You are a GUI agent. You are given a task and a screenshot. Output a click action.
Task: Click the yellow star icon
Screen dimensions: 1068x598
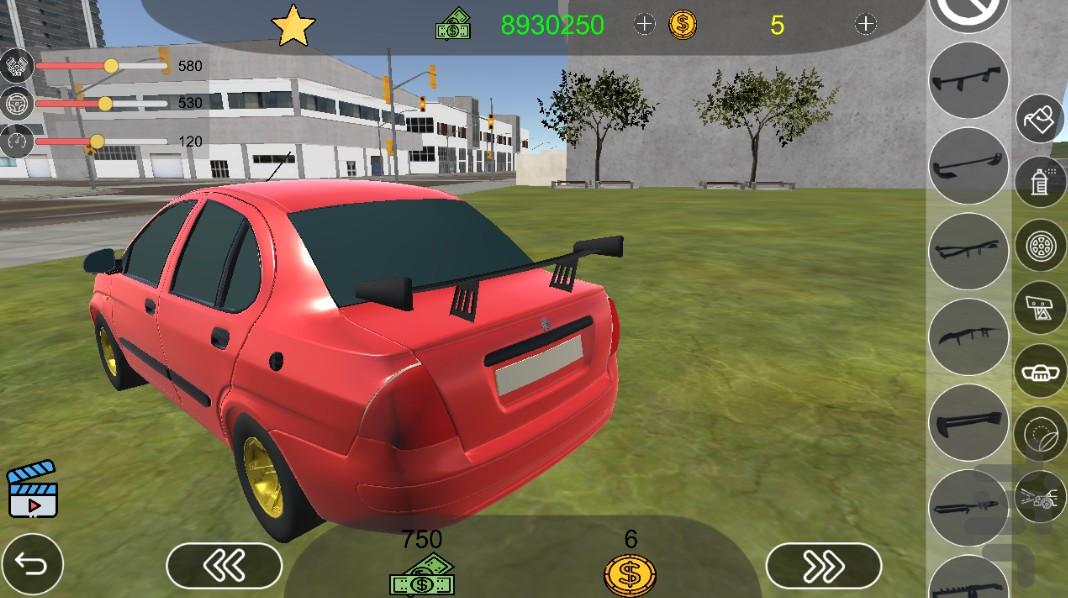coord(293,26)
